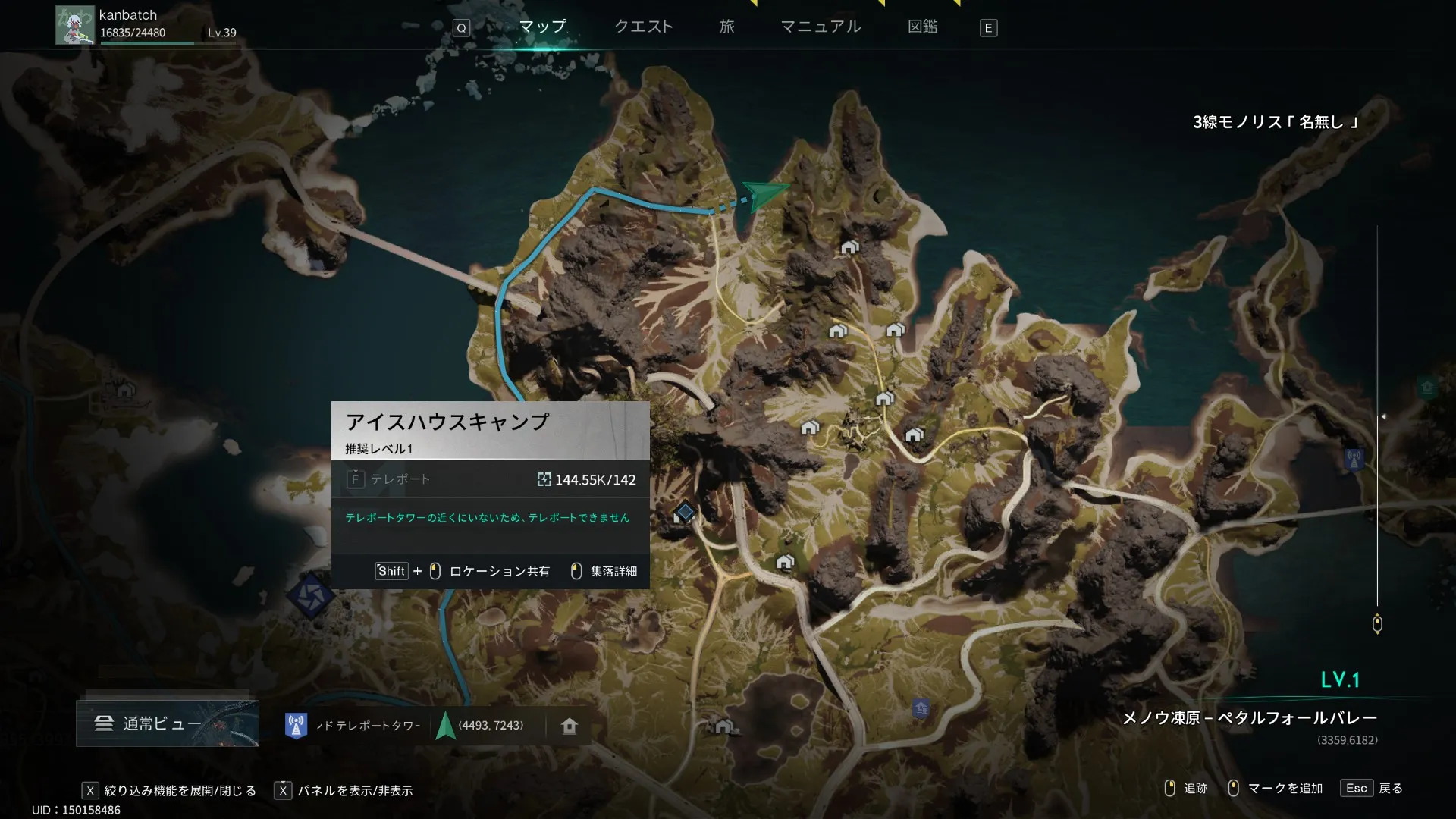Click the テレポート button in the camp panel
The width and height of the screenshot is (1456, 819).
point(390,479)
